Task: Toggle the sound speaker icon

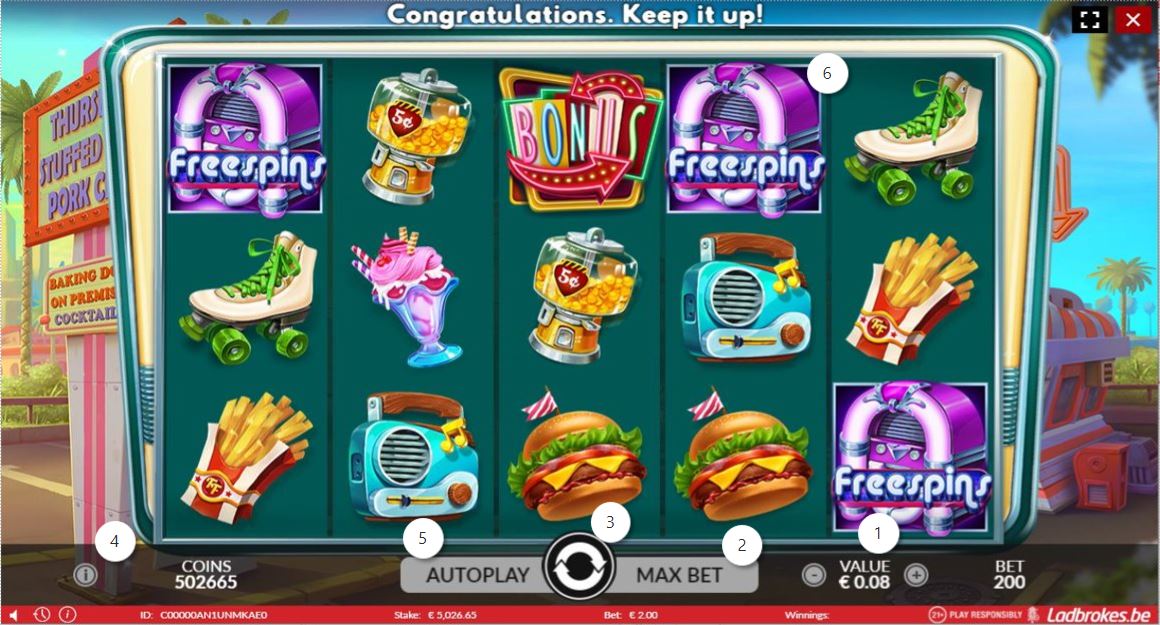Action: point(14,614)
